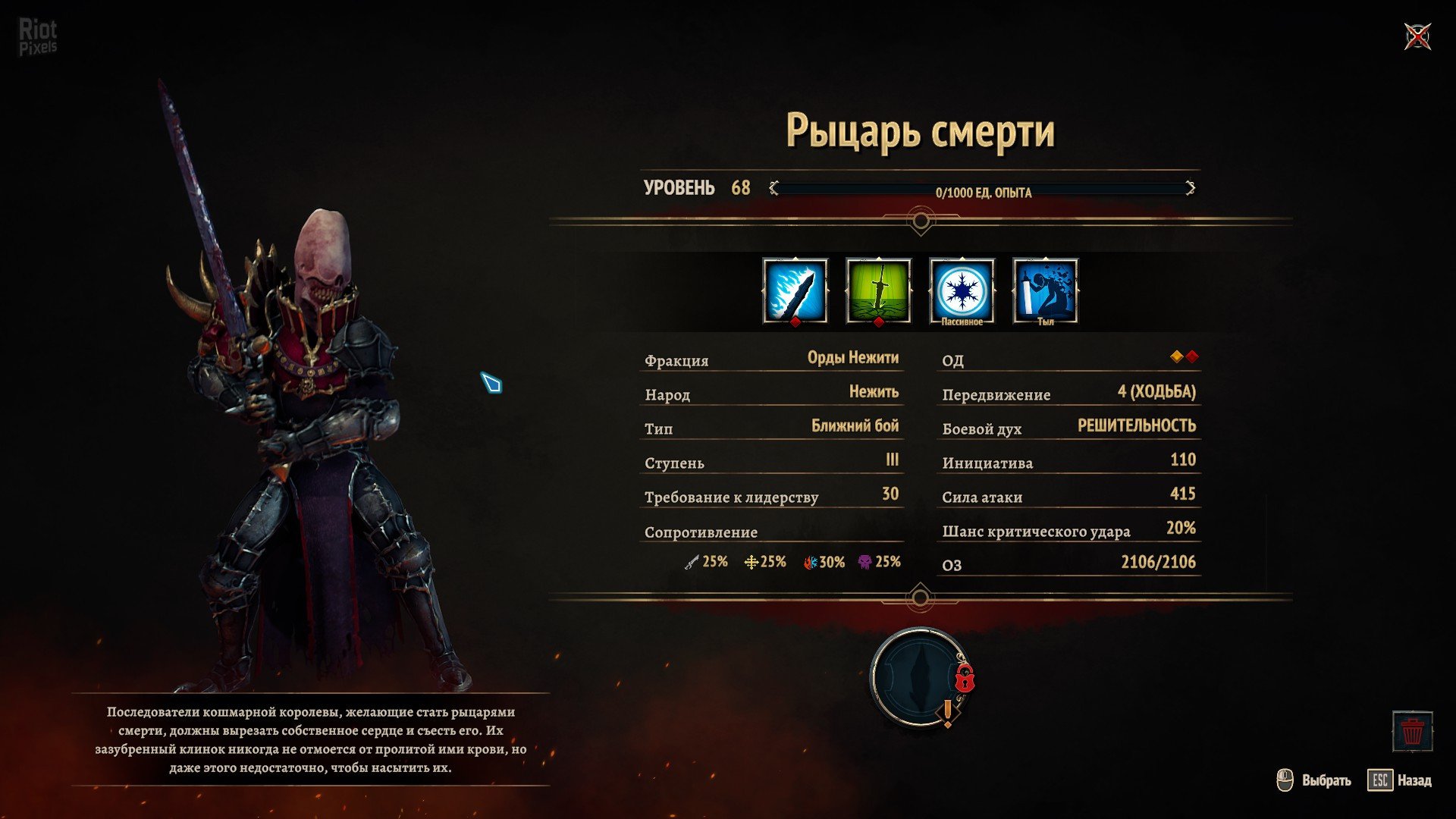1456x819 pixels.
Task: Inspect the rear attack silhouette ability icon
Action: (1045, 290)
